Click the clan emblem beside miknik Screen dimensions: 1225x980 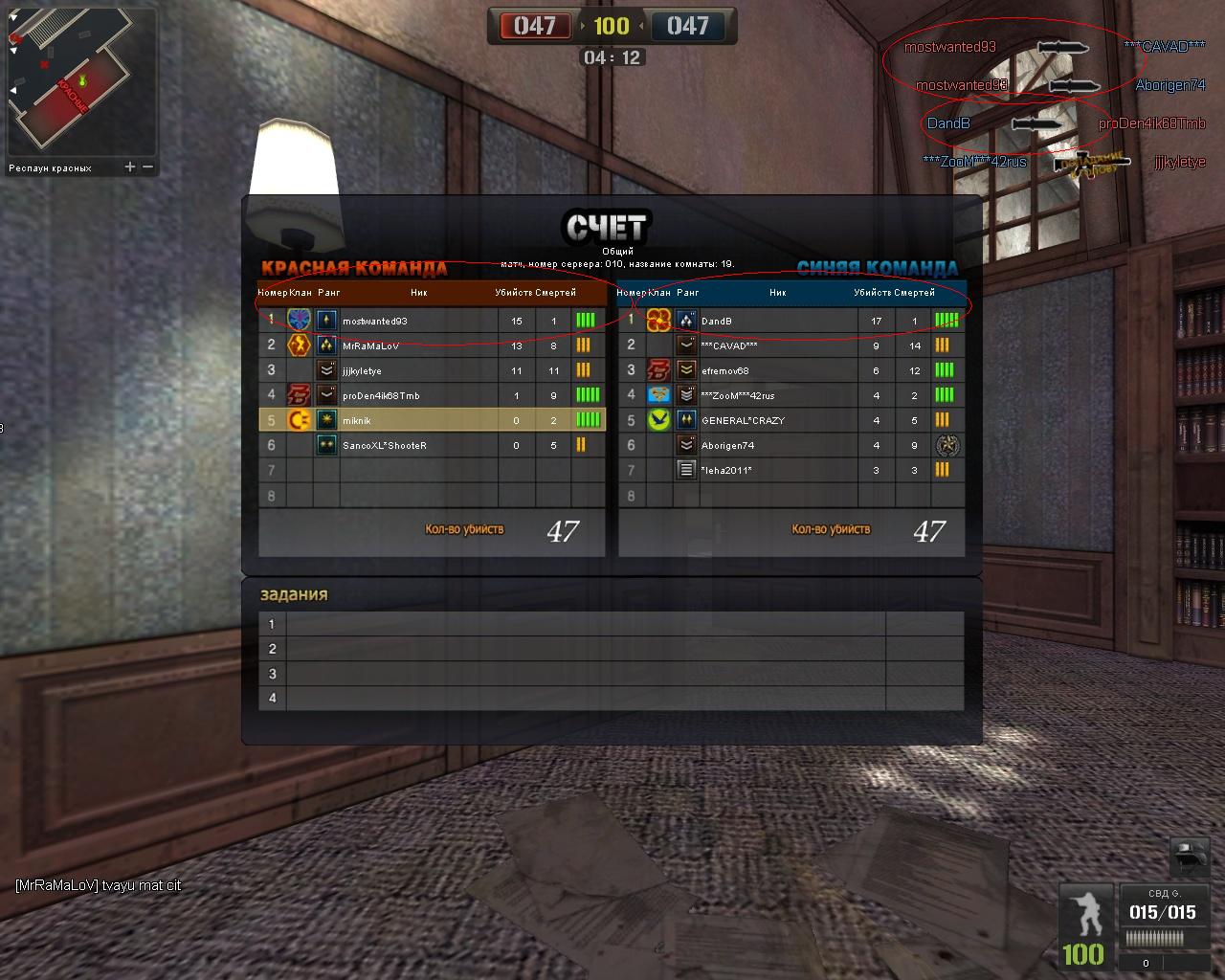click(x=299, y=420)
